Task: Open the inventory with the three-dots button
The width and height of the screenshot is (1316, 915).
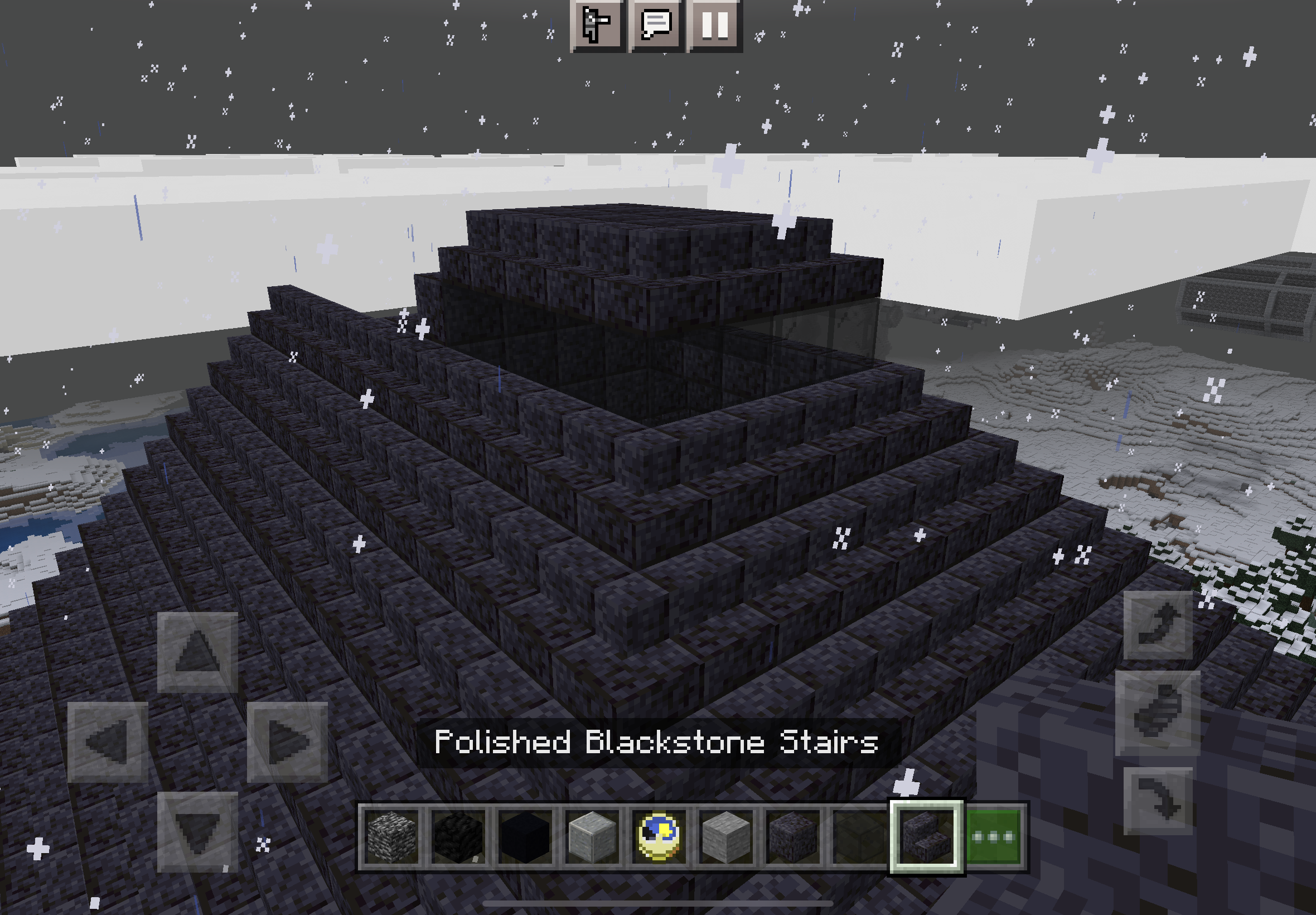Action: (x=994, y=837)
